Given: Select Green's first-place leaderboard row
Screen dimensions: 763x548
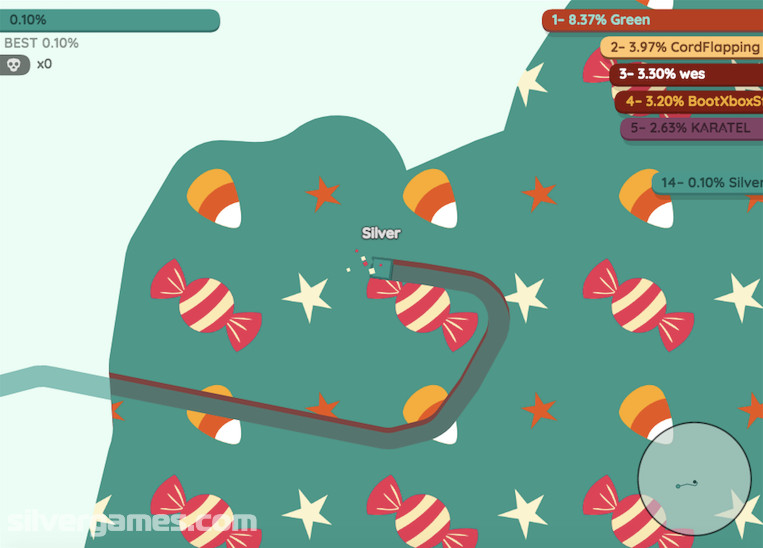Looking at the screenshot, I should (x=651, y=20).
